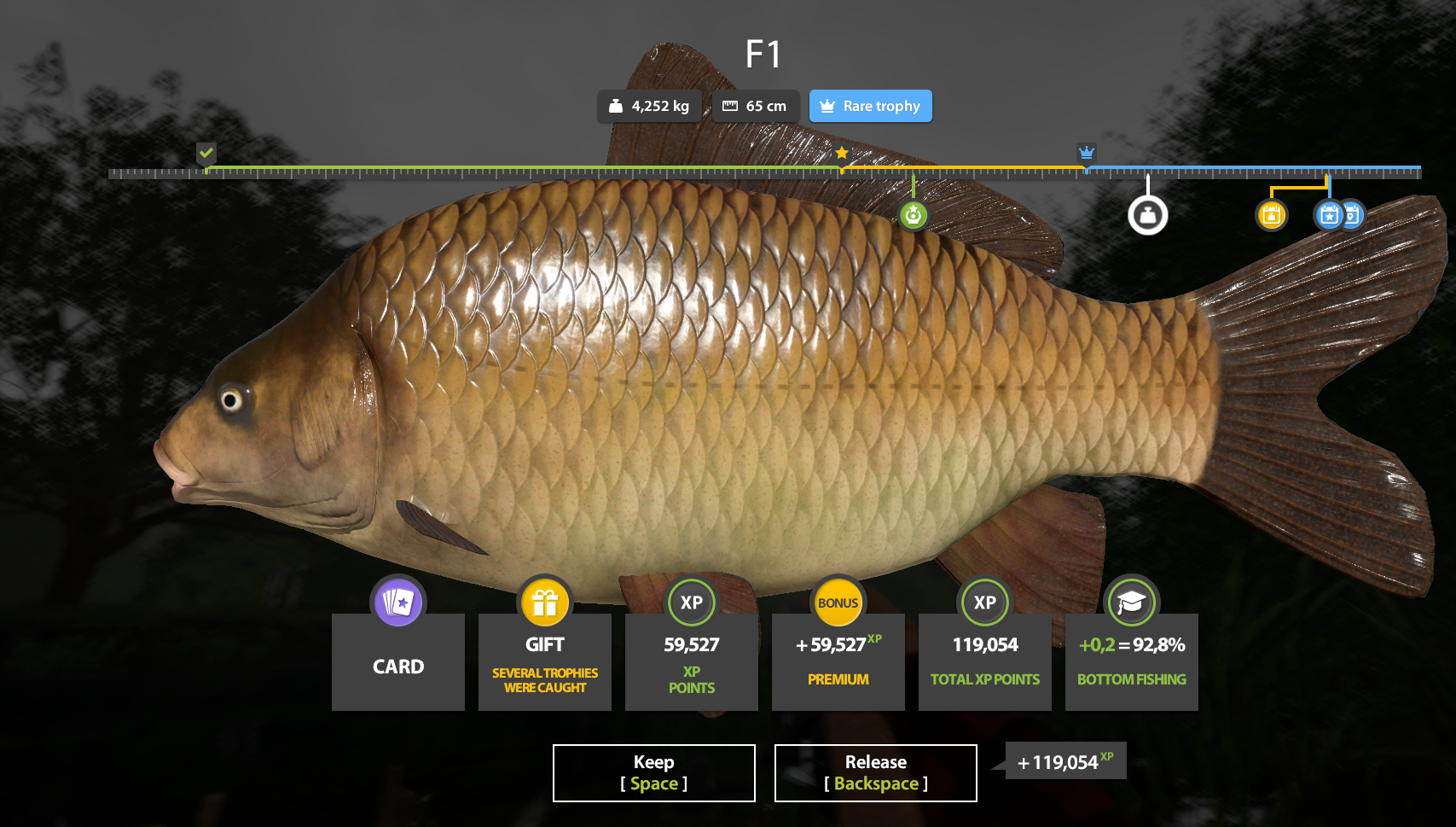Screen dimensions: 1456x827
Task: Click the ruler badge showing 65 cm
Action: tap(755, 106)
